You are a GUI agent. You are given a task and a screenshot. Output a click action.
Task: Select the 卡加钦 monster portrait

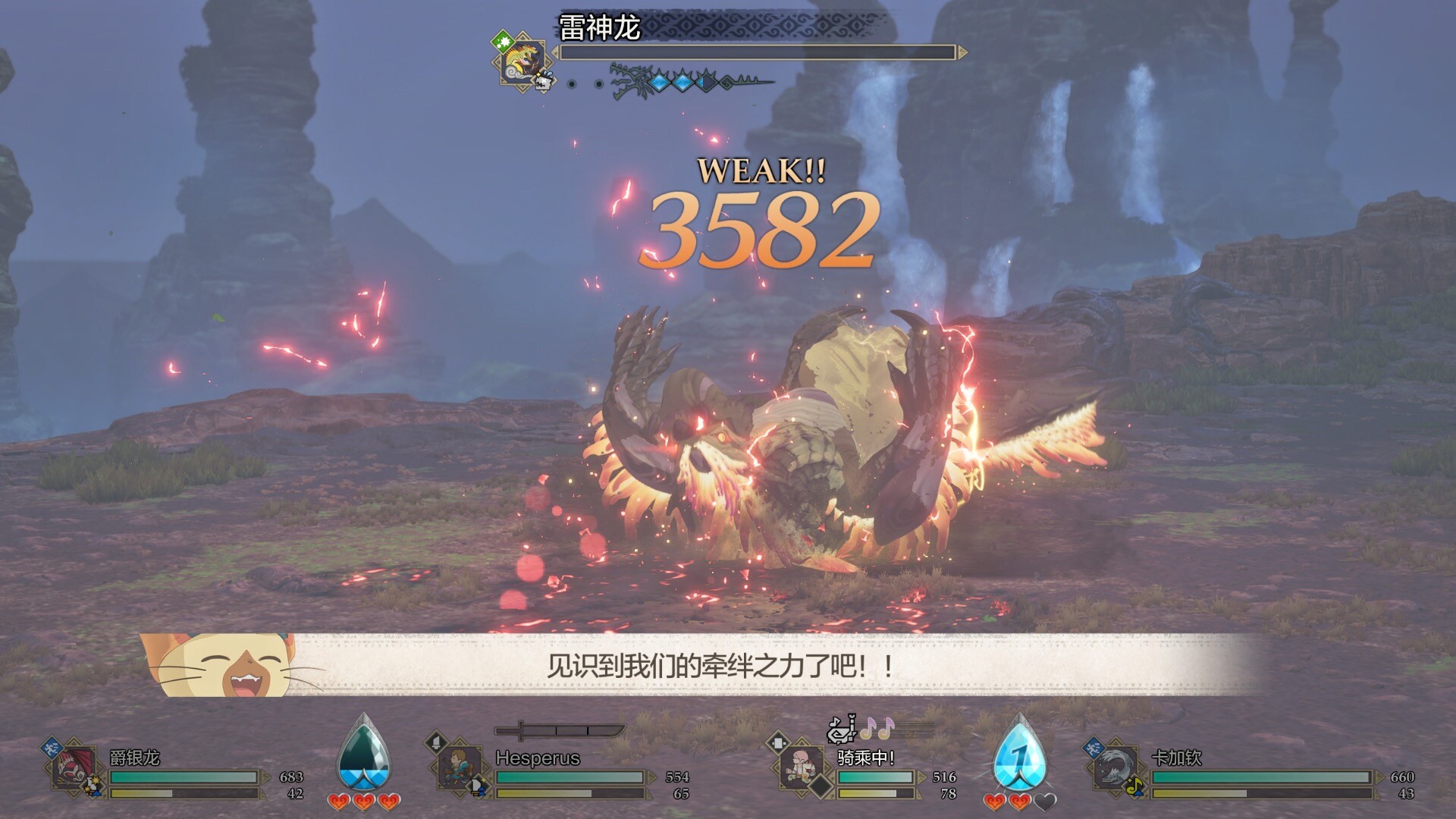[x=1115, y=767]
